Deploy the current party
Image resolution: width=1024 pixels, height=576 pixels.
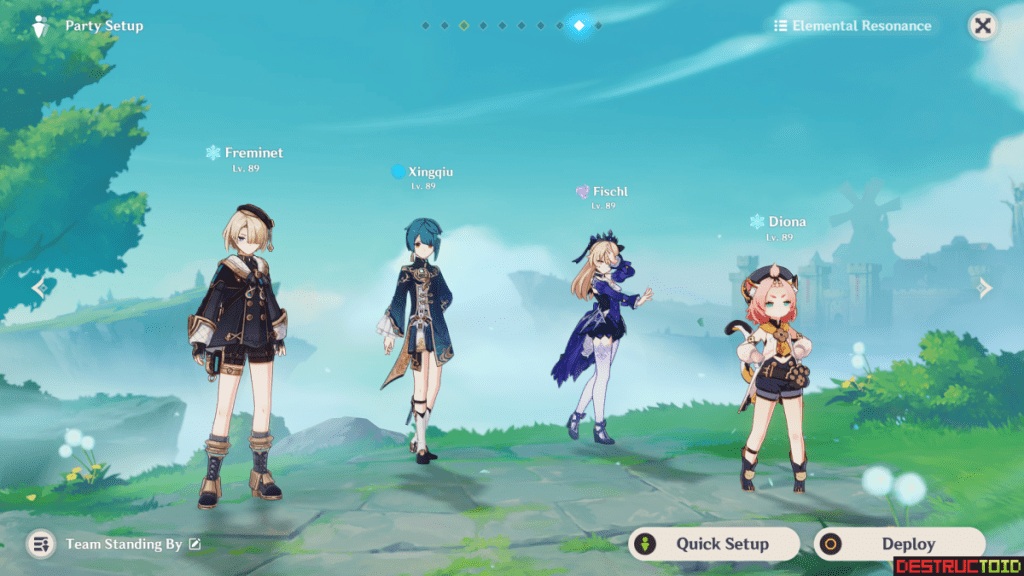899,544
